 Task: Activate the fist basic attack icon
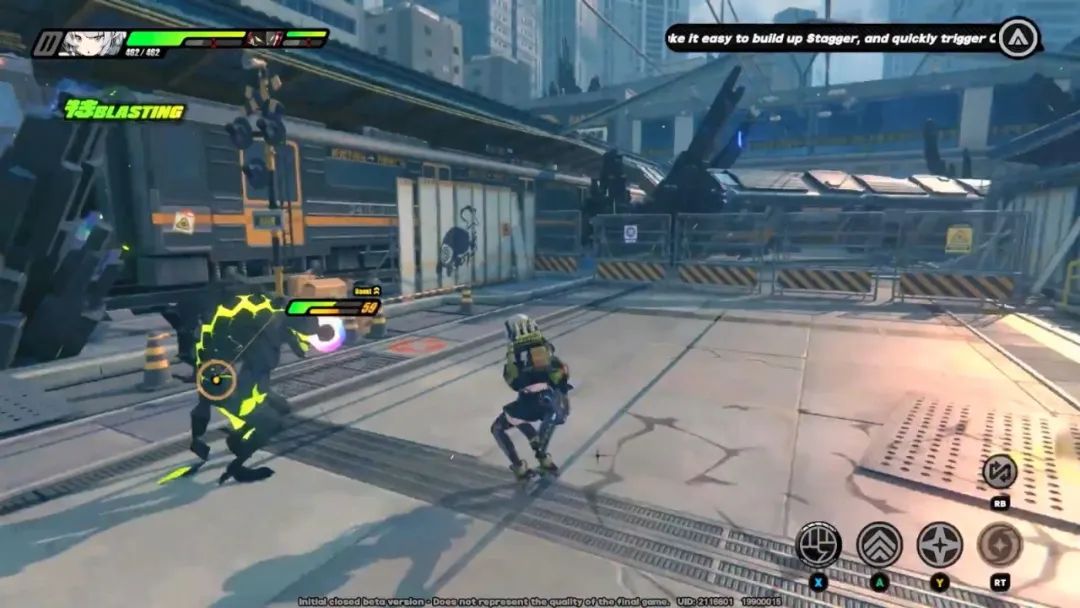pos(818,544)
